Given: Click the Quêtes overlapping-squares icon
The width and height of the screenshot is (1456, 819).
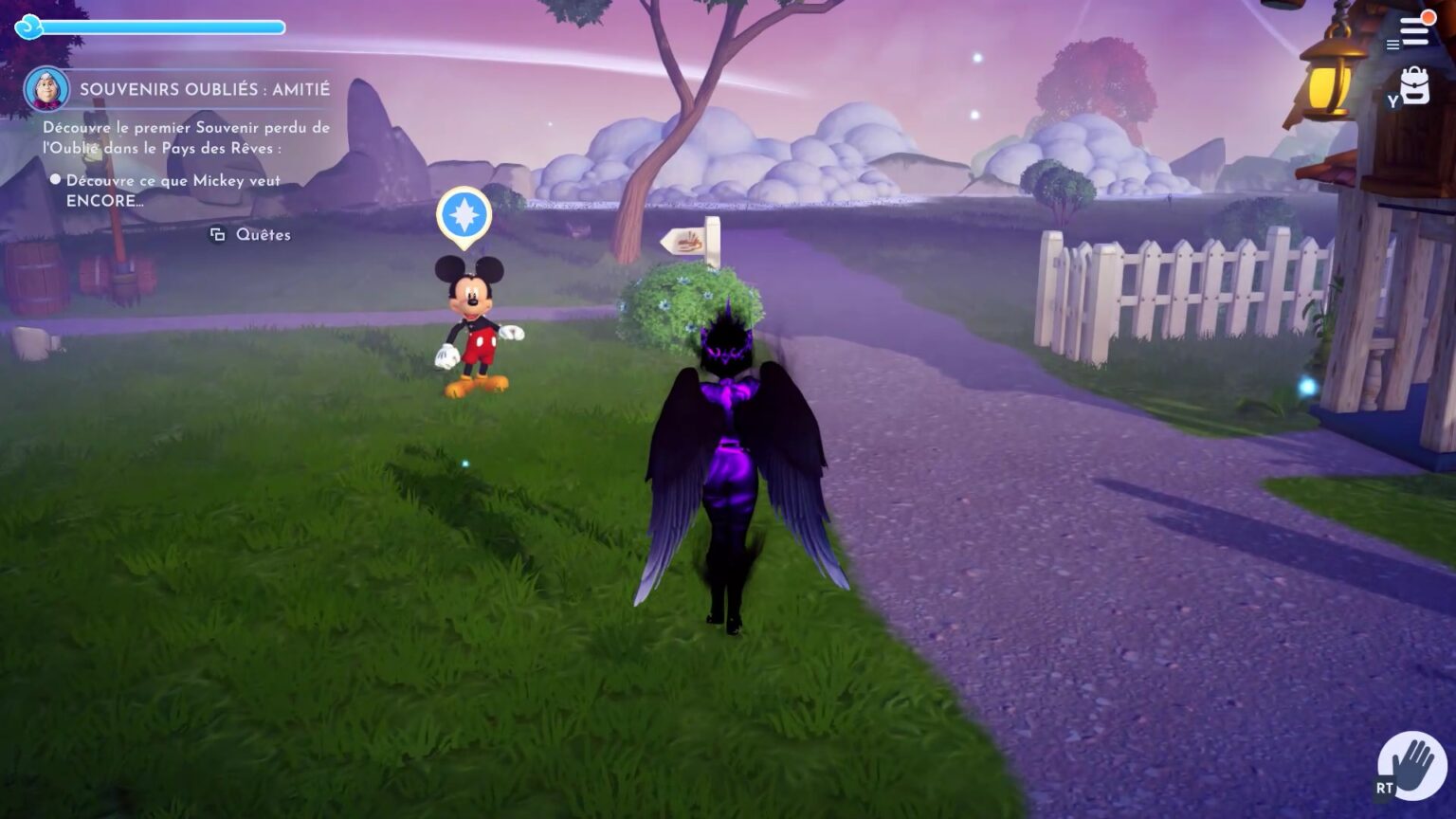Looking at the screenshot, I should (216, 233).
